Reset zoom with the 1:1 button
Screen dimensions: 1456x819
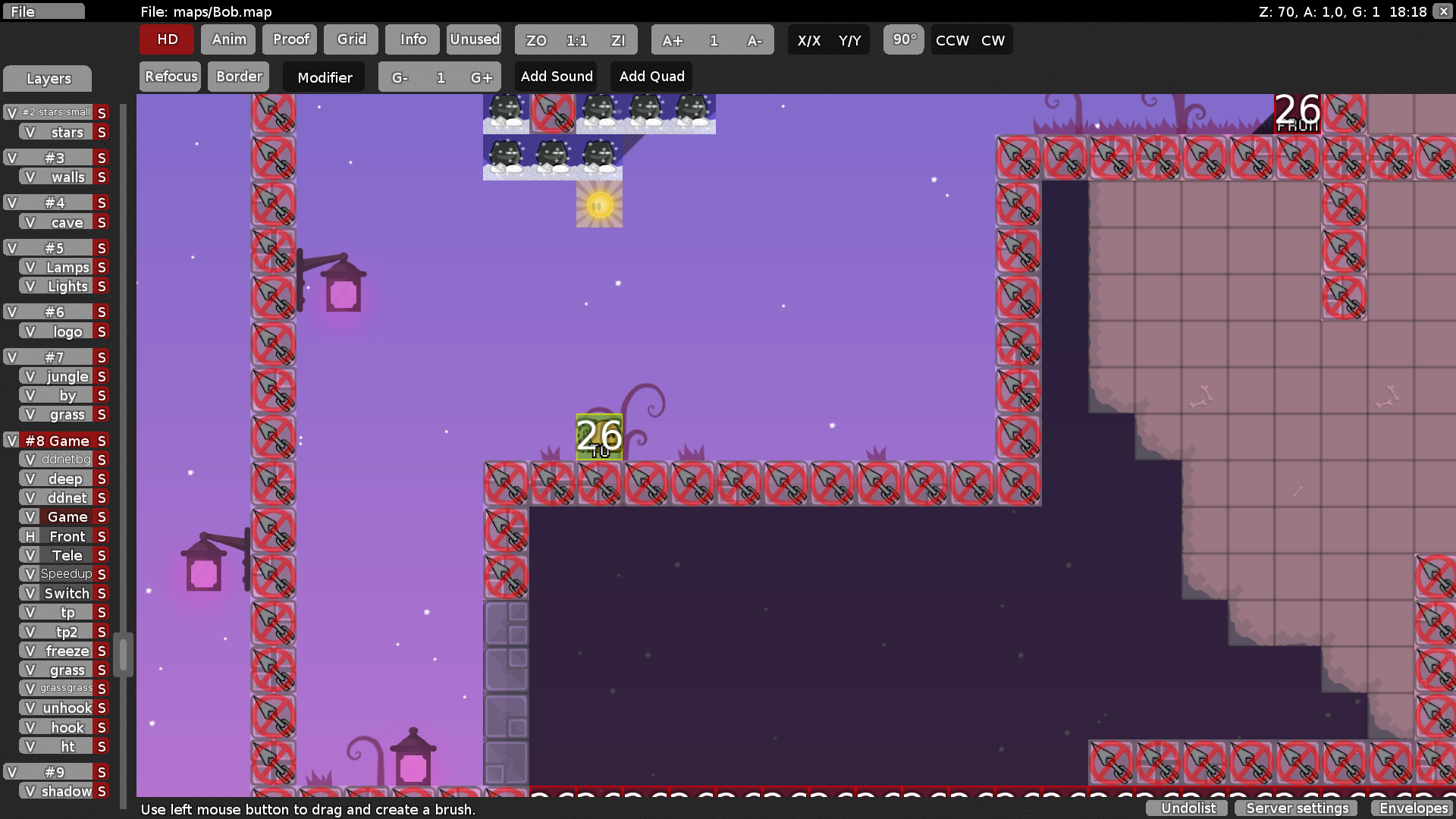click(x=576, y=39)
